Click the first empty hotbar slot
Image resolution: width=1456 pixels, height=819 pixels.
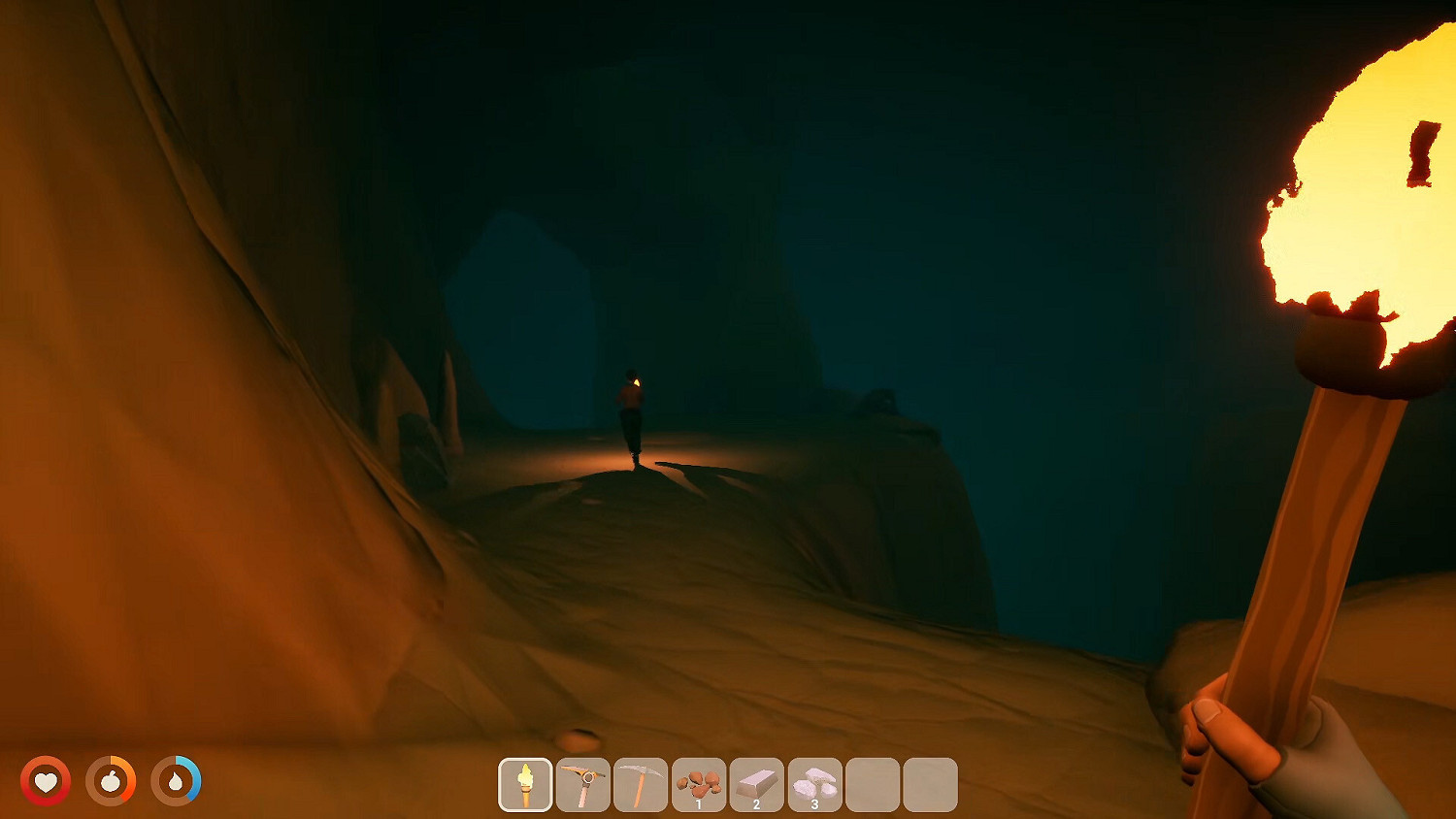pyautogui.click(x=873, y=782)
